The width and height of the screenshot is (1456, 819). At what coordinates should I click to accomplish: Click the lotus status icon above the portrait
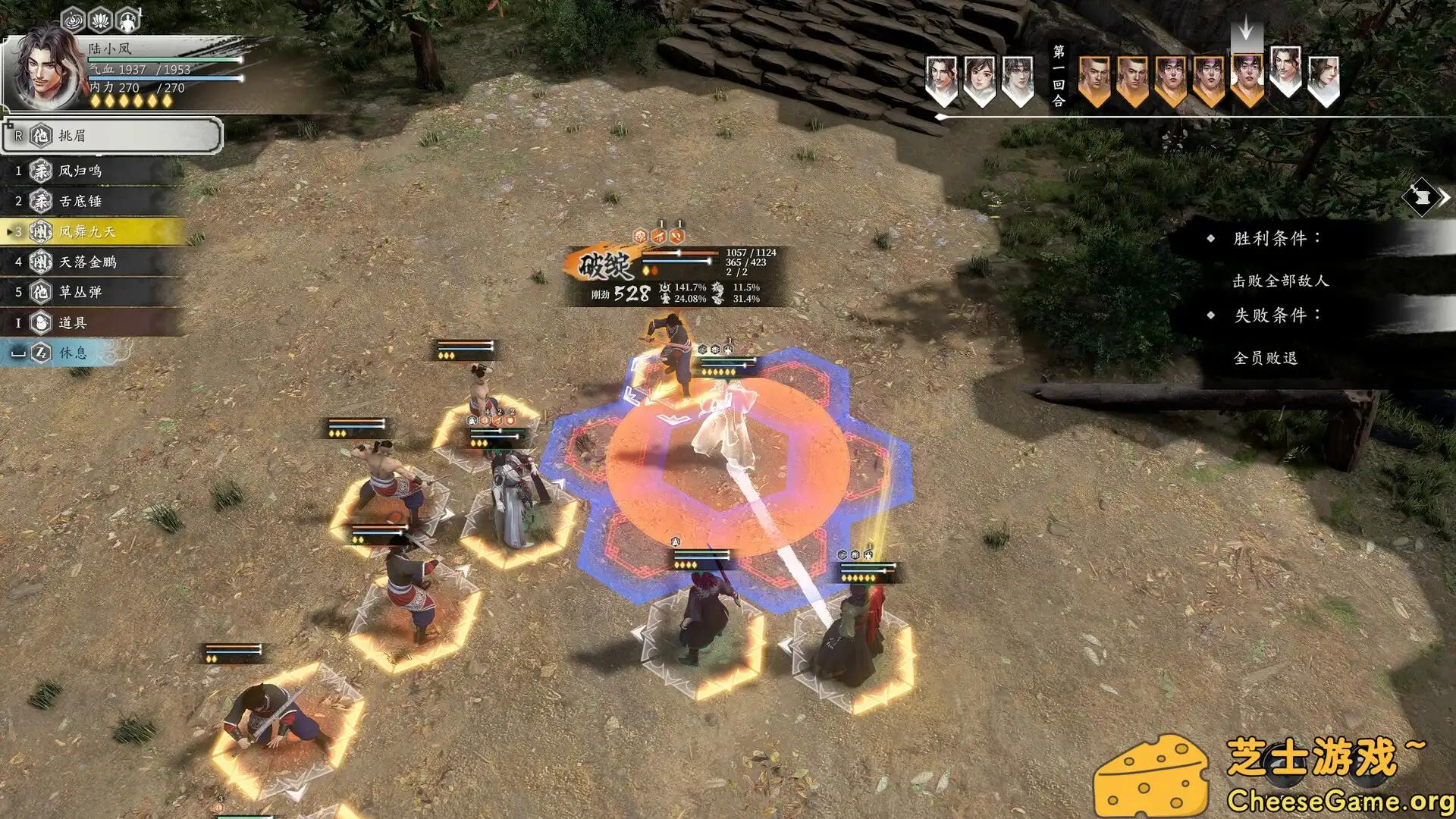[x=101, y=19]
